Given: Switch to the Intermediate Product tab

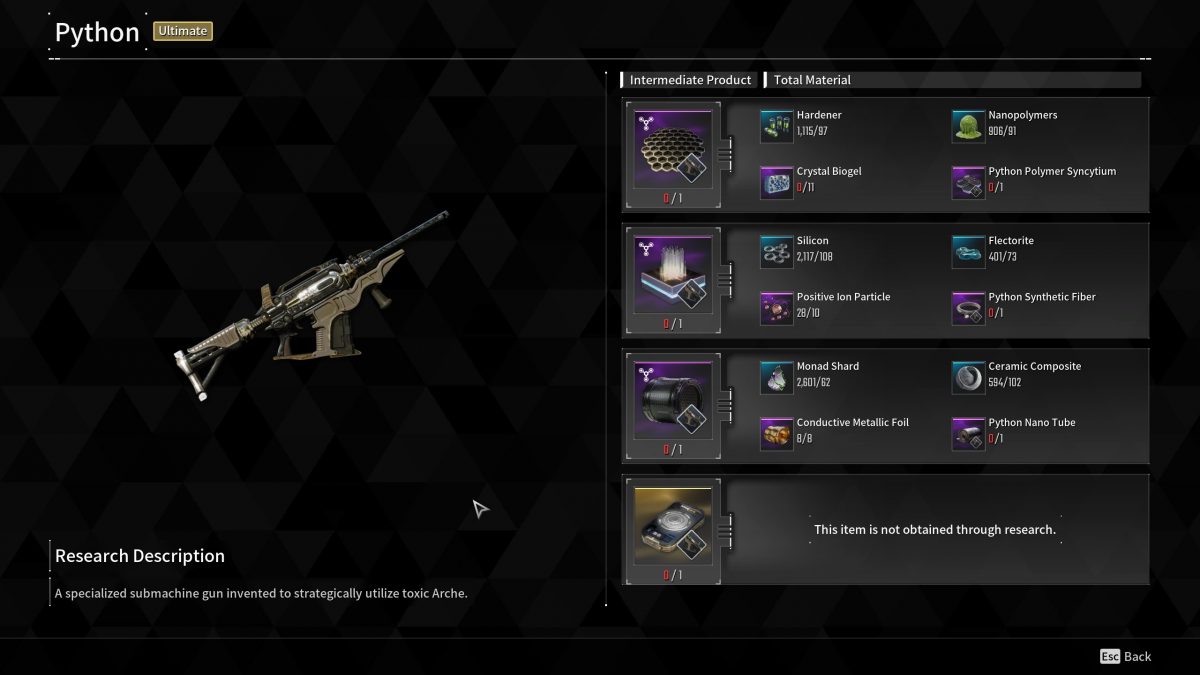Looking at the screenshot, I should 689,80.
